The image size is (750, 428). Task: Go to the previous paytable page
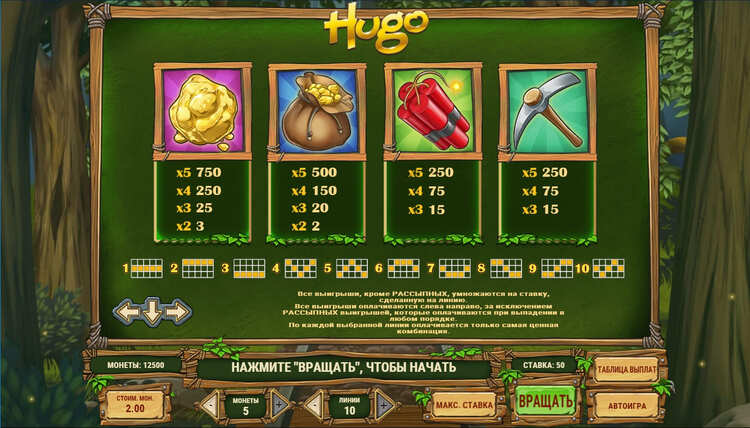(127, 312)
